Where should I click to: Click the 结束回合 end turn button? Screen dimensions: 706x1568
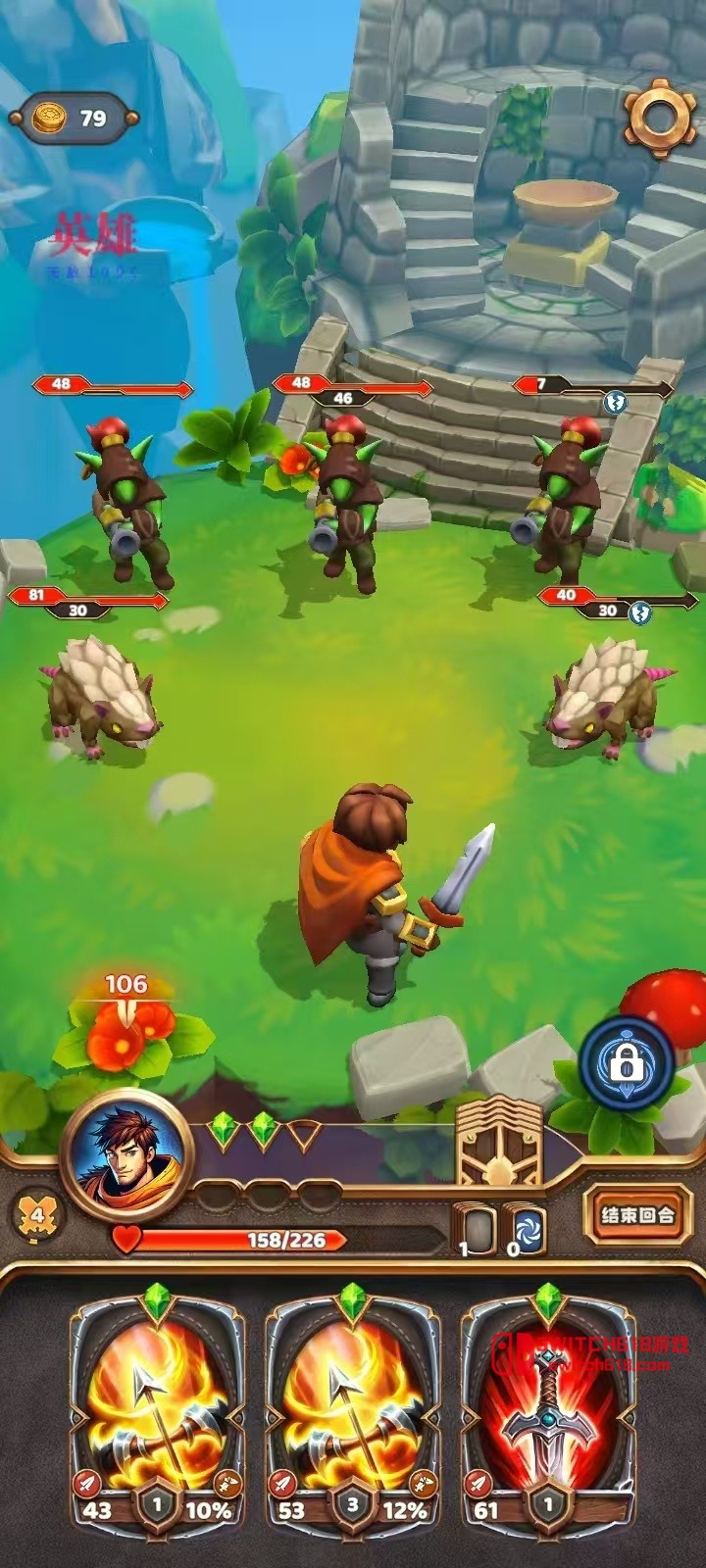tap(637, 1215)
